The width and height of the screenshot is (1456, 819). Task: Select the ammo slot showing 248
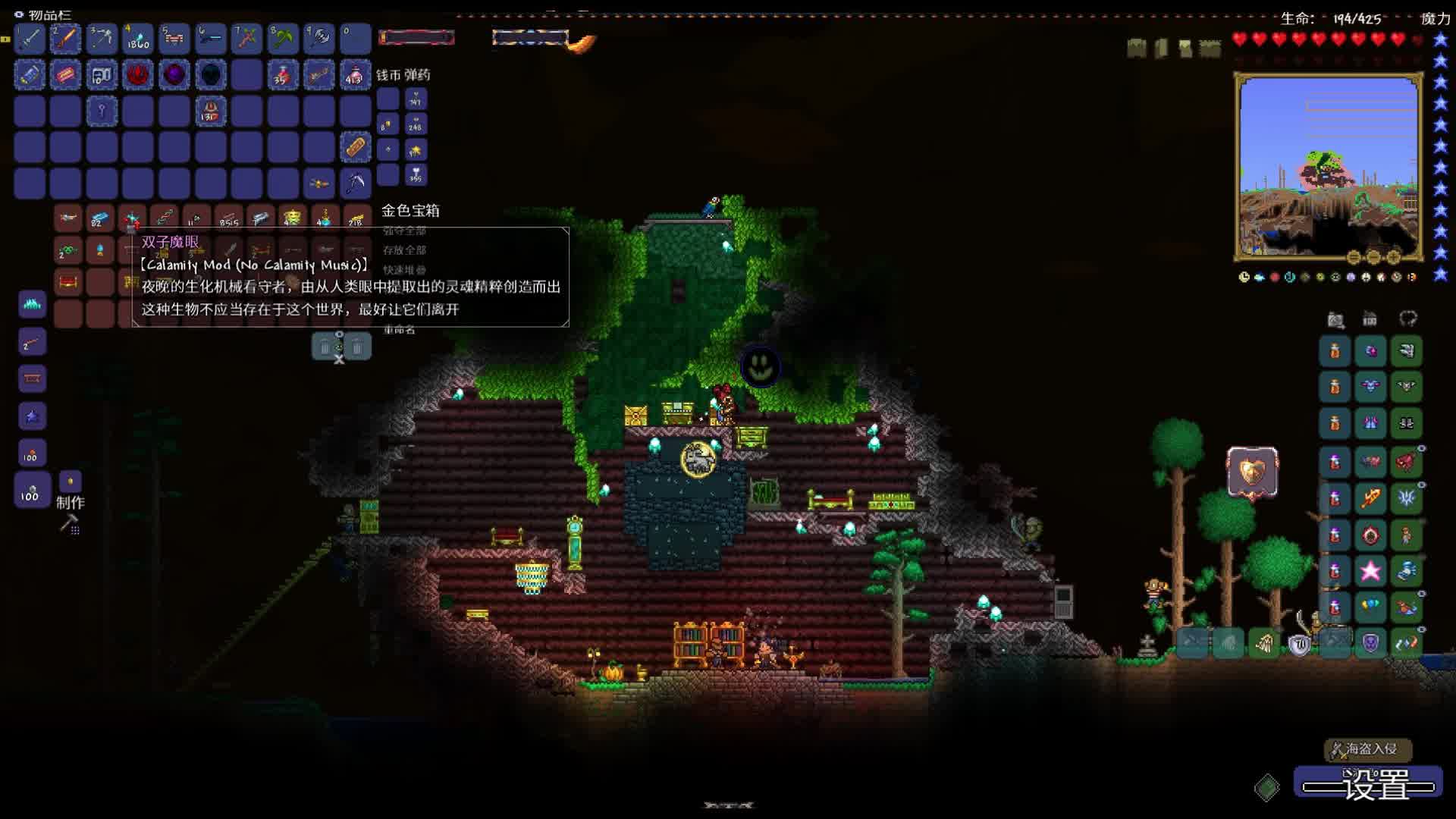(416, 124)
